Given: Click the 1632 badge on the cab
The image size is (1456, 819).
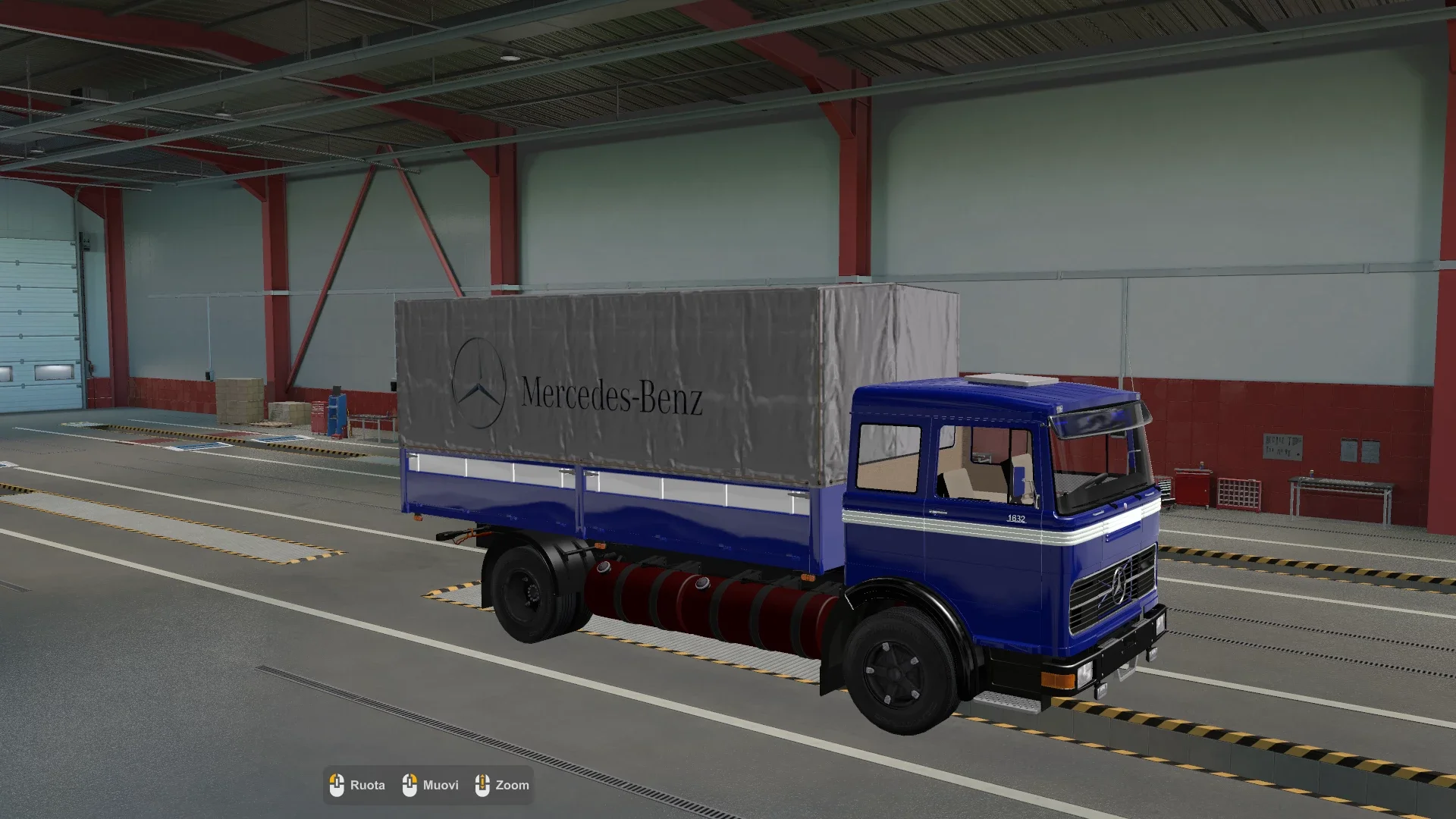Looking at the screenshot, I should point(1016,519).
